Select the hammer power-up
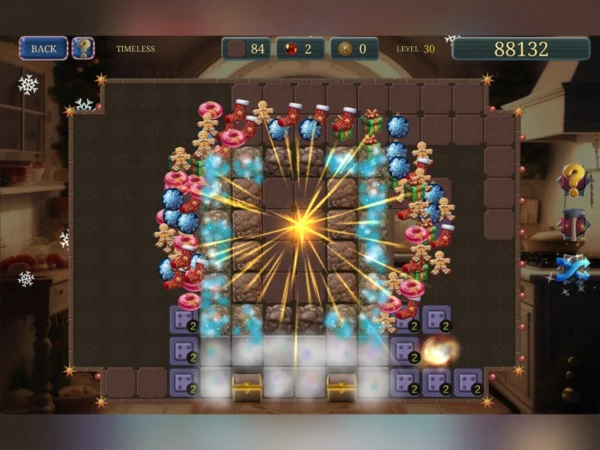The image size is (600, 450). (572, 223)
